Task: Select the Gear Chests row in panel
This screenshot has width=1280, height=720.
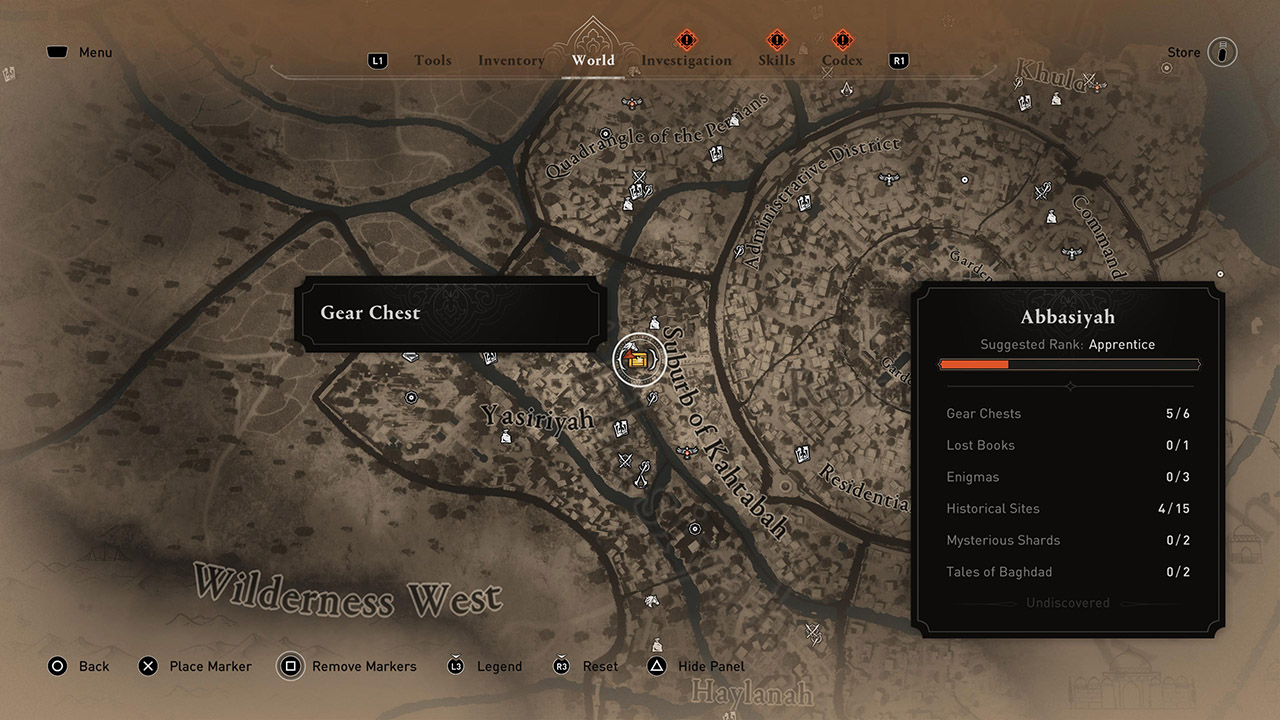Action: pos(1068,413)
